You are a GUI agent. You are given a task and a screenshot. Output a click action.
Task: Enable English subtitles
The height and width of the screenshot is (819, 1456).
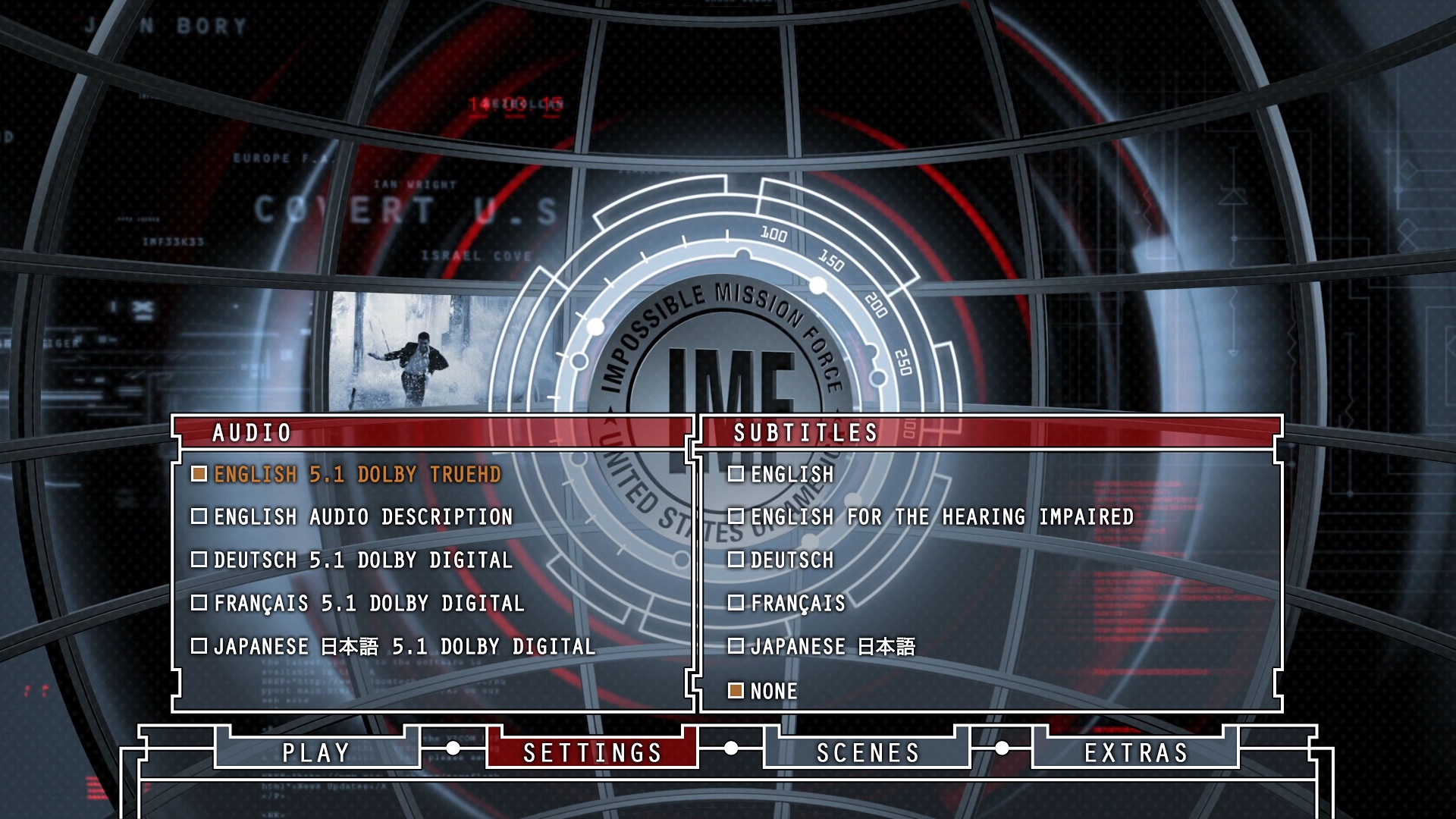pyautogui.click(x=791, y=475)
